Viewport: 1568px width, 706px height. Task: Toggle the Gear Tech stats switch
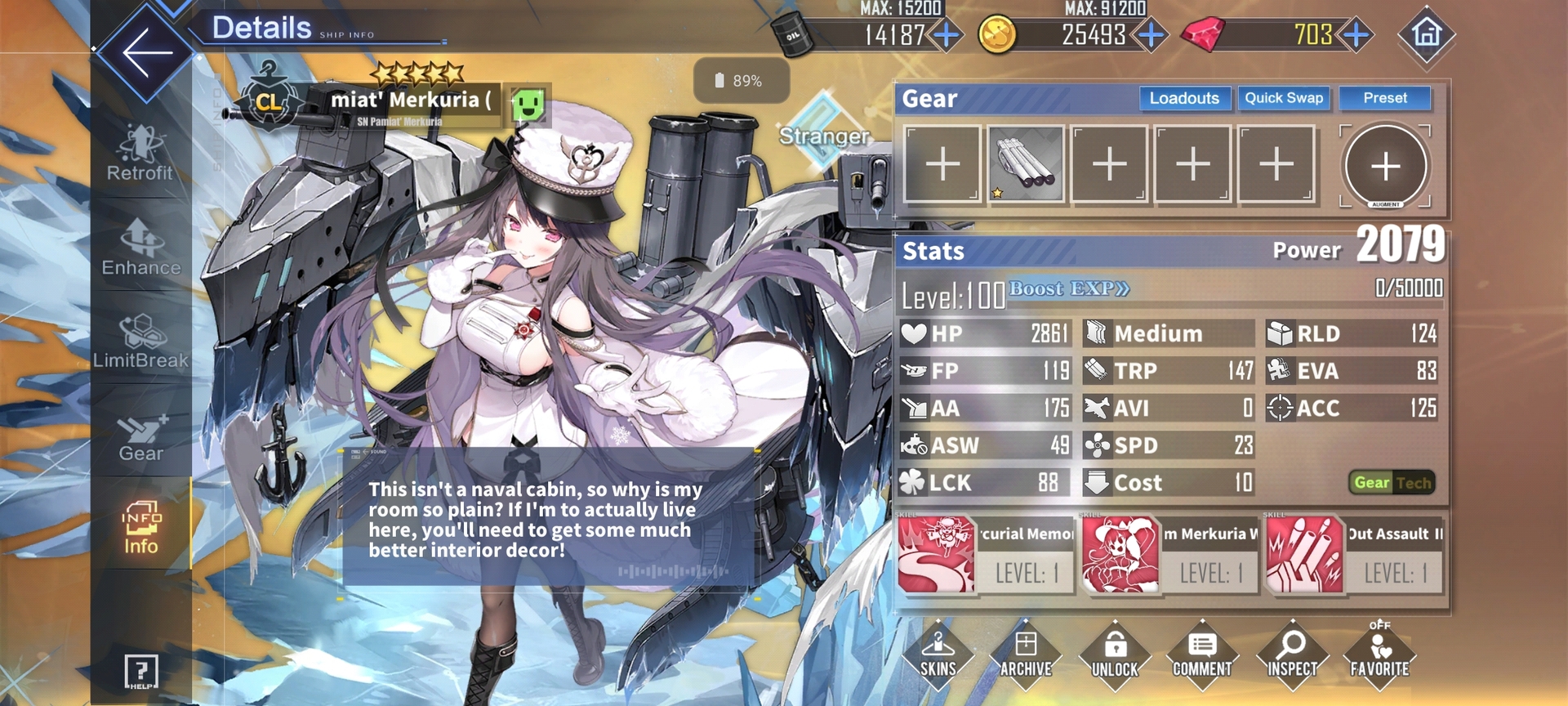point(1392,483)
